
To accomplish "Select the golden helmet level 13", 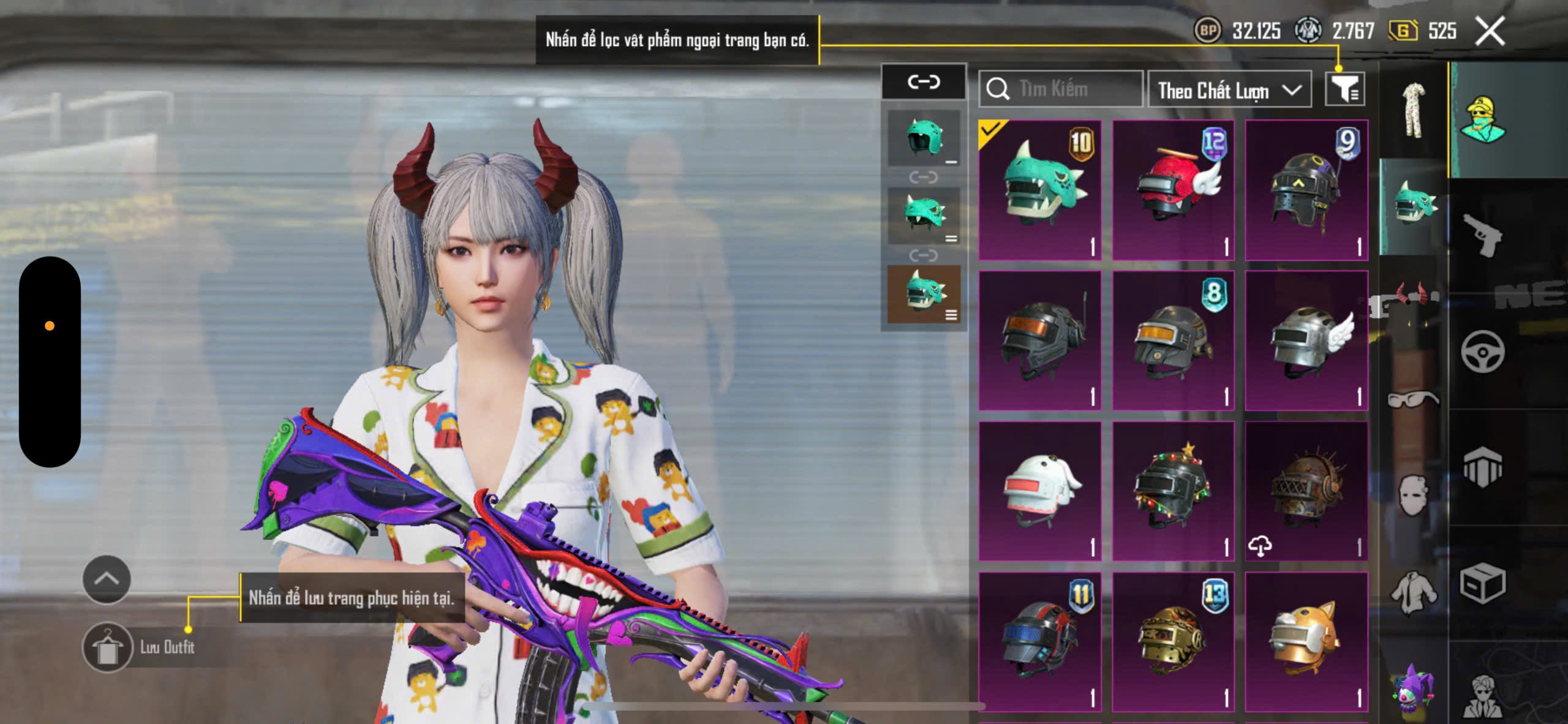I will (x=1173, y=641).
